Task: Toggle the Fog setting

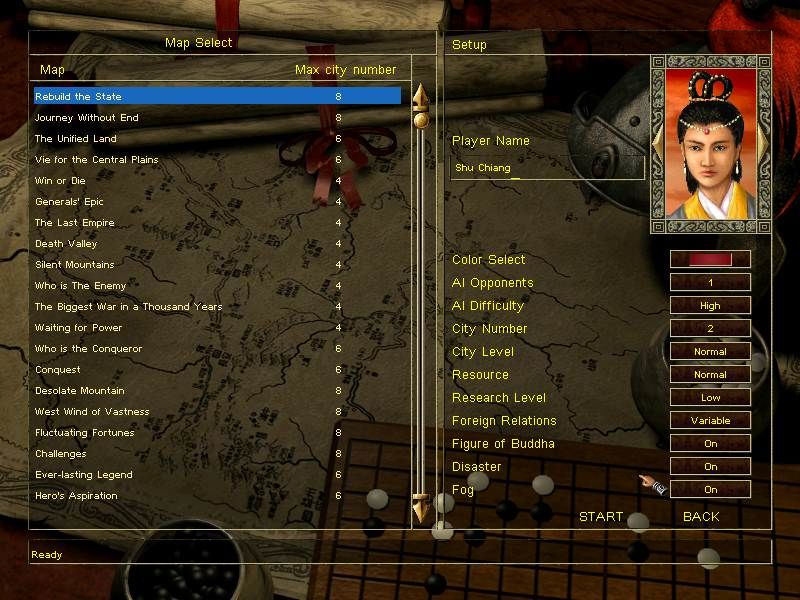Action: click(x=710, y=490)
